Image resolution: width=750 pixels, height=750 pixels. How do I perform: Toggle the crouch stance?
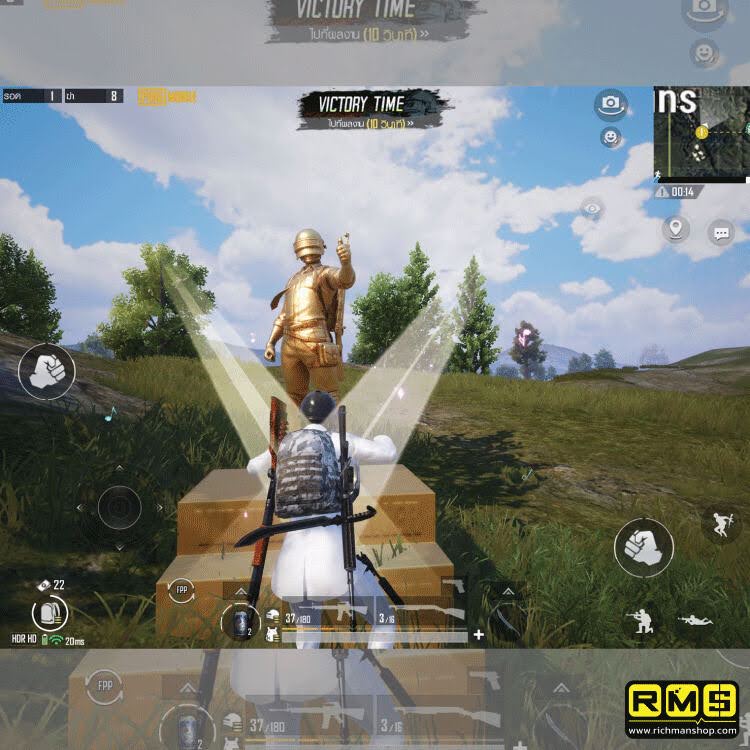coord(638,620)
